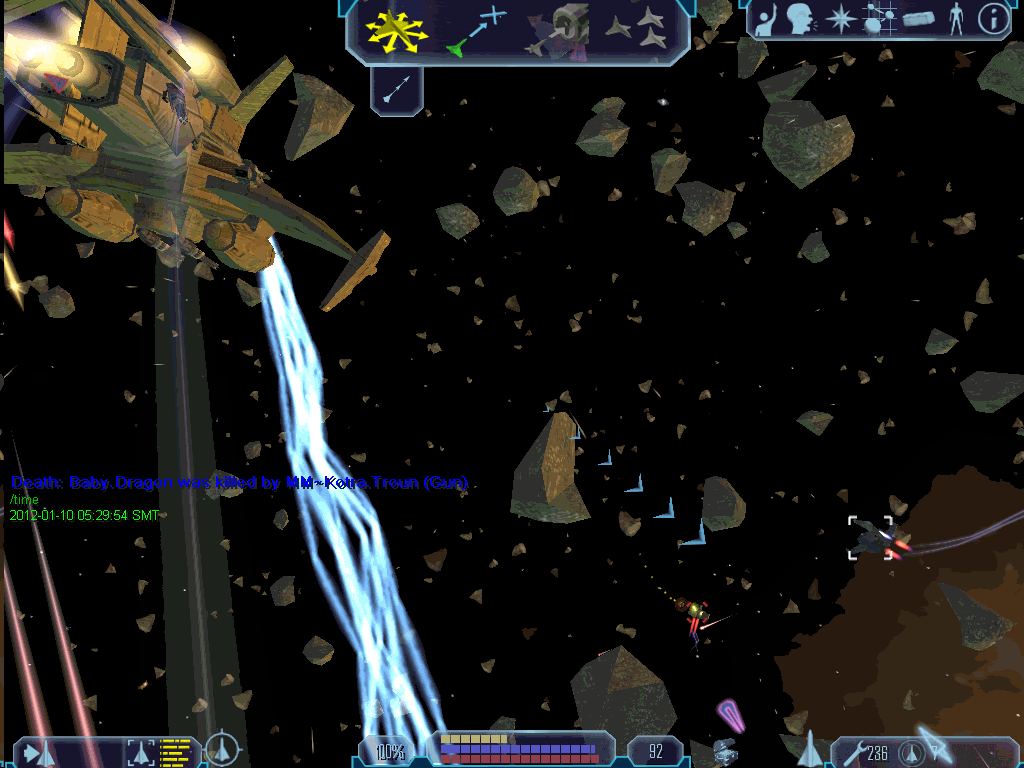Open the circled info button

click(992, 19)
